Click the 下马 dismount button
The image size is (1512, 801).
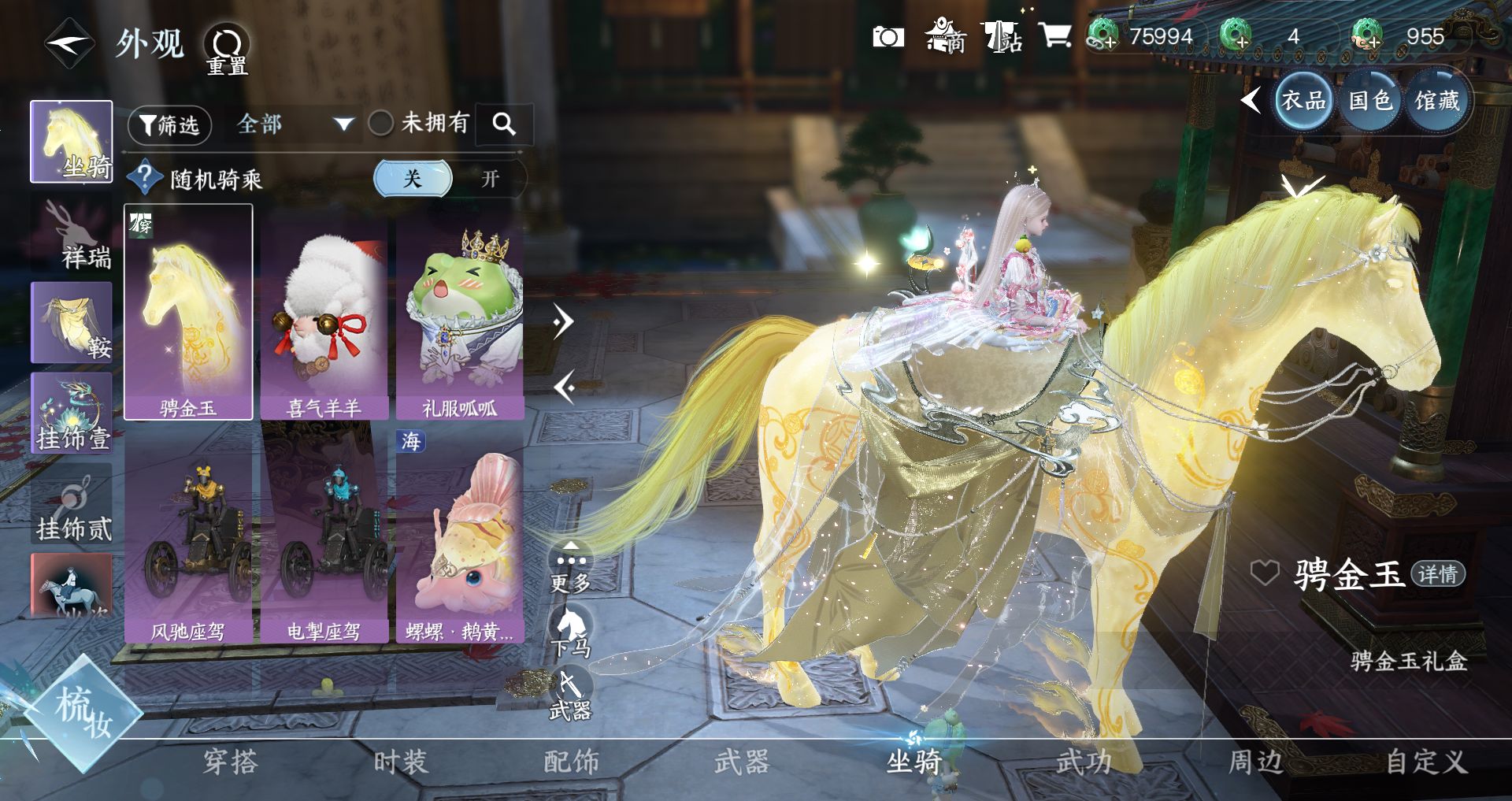point(571,632)
